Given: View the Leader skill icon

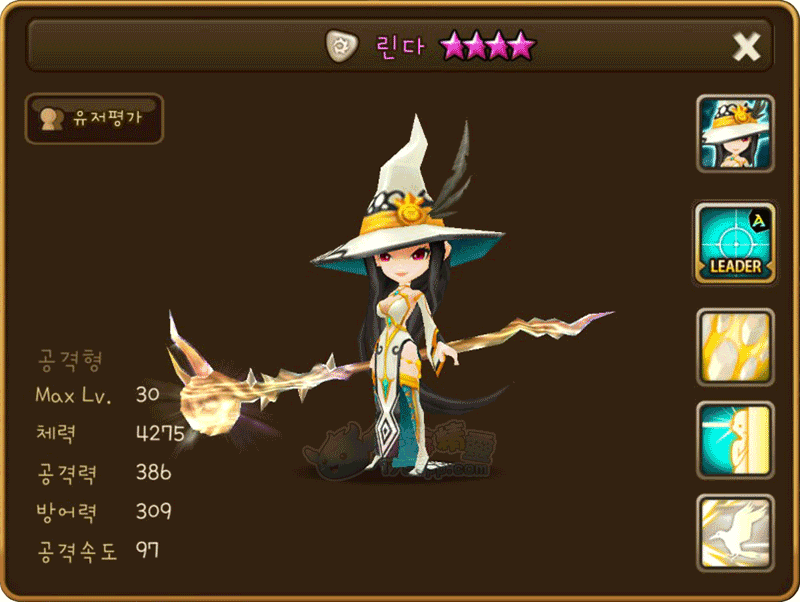Looking at the screenshot, I should [x=735, y=241].
